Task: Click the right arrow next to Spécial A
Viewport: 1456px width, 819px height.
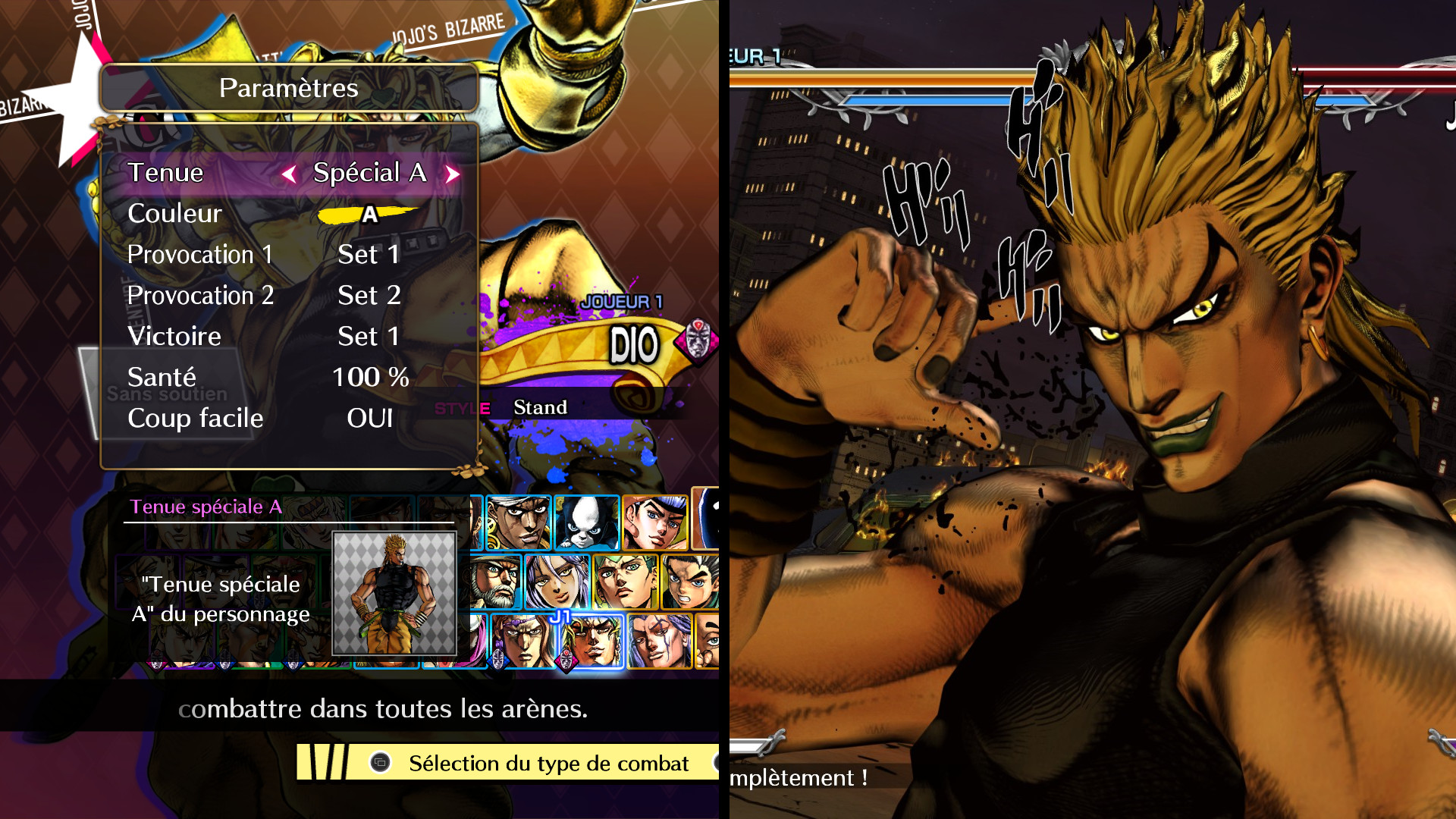Action: [453, 173]
